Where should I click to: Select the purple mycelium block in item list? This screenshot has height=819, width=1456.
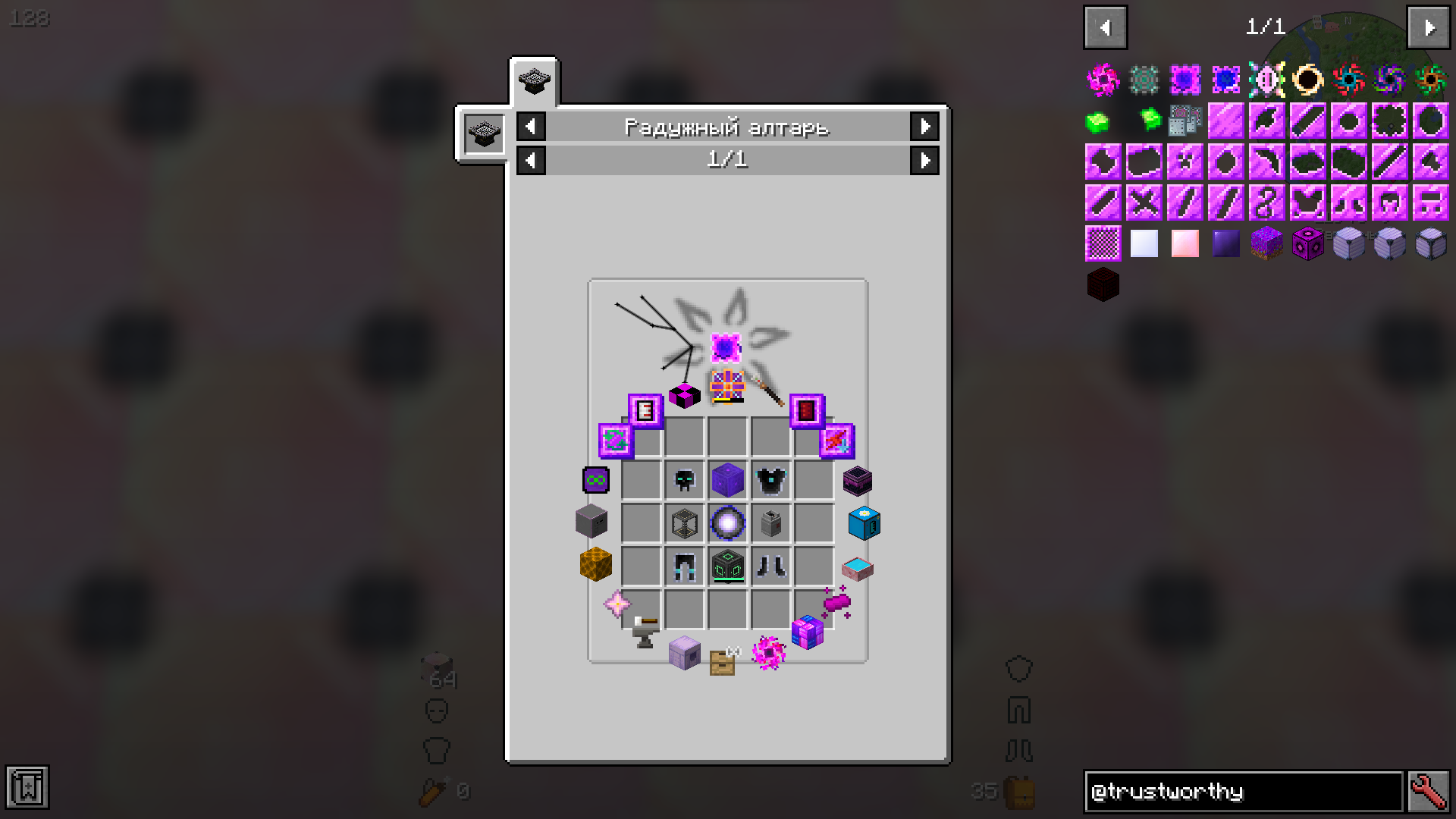tap(1267, 243)
